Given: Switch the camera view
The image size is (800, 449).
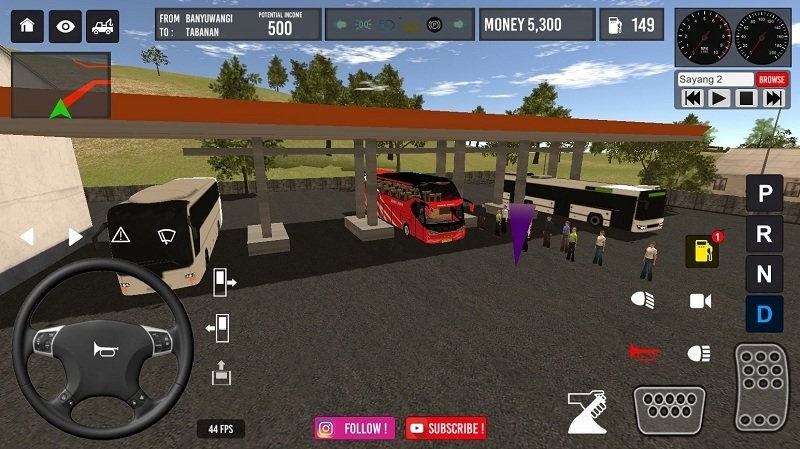Looking at the screenshot, I should 700,300.
